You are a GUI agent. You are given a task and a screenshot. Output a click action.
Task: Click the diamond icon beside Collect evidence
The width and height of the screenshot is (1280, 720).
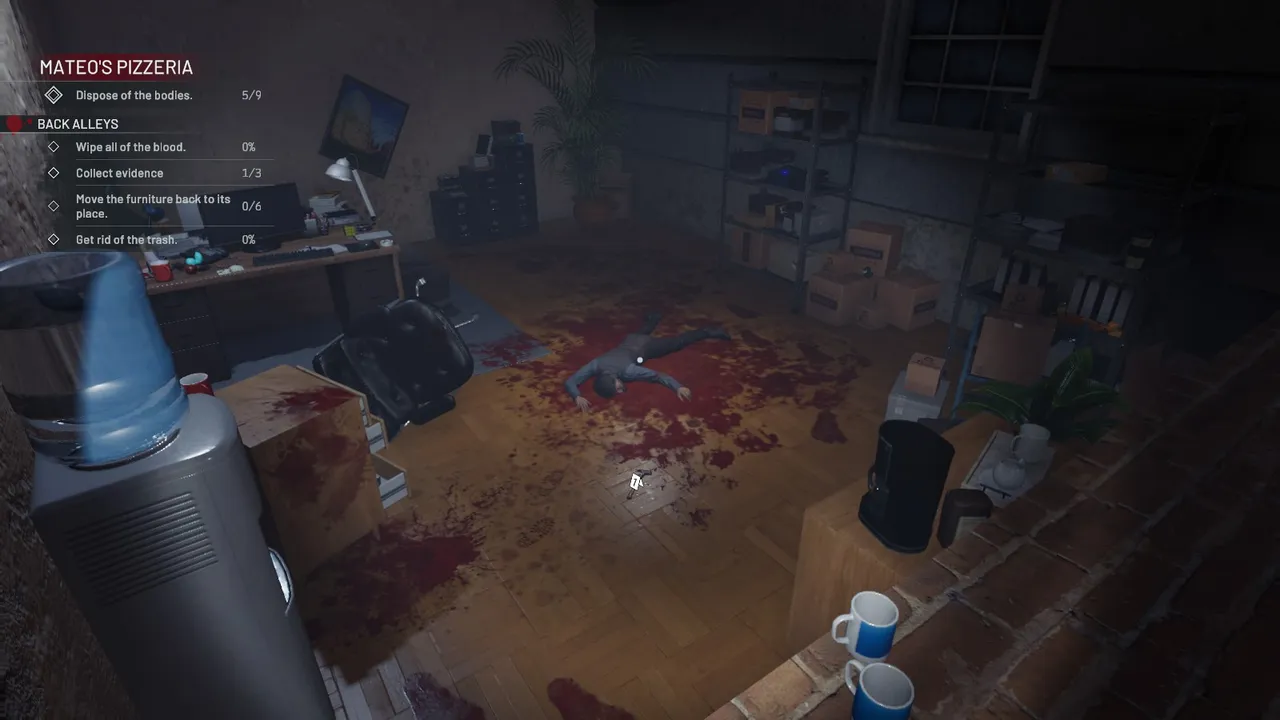(x=54, y=173)
